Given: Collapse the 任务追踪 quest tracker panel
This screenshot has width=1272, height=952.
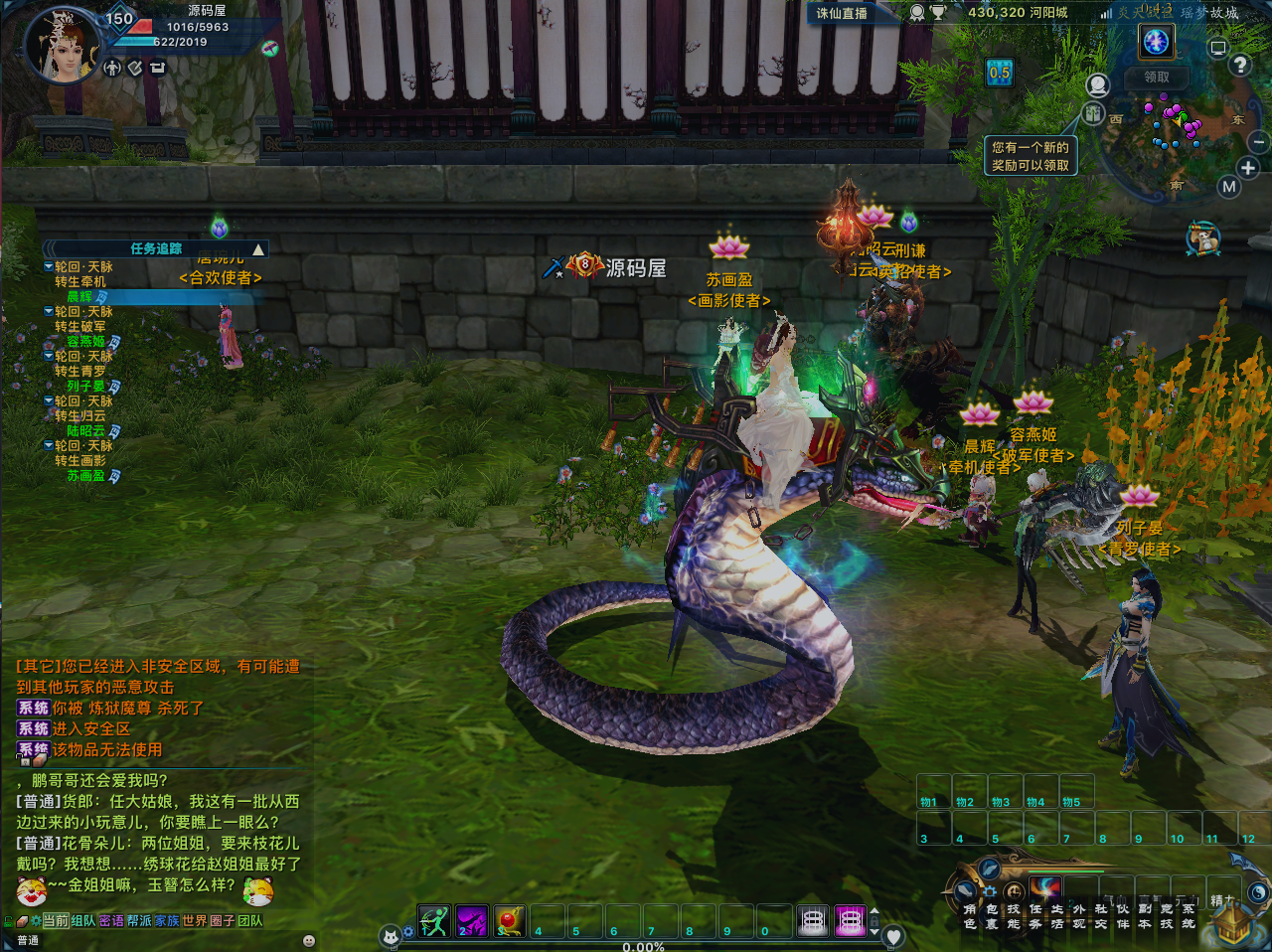Looking at the screenshot, I should point(258,249).
